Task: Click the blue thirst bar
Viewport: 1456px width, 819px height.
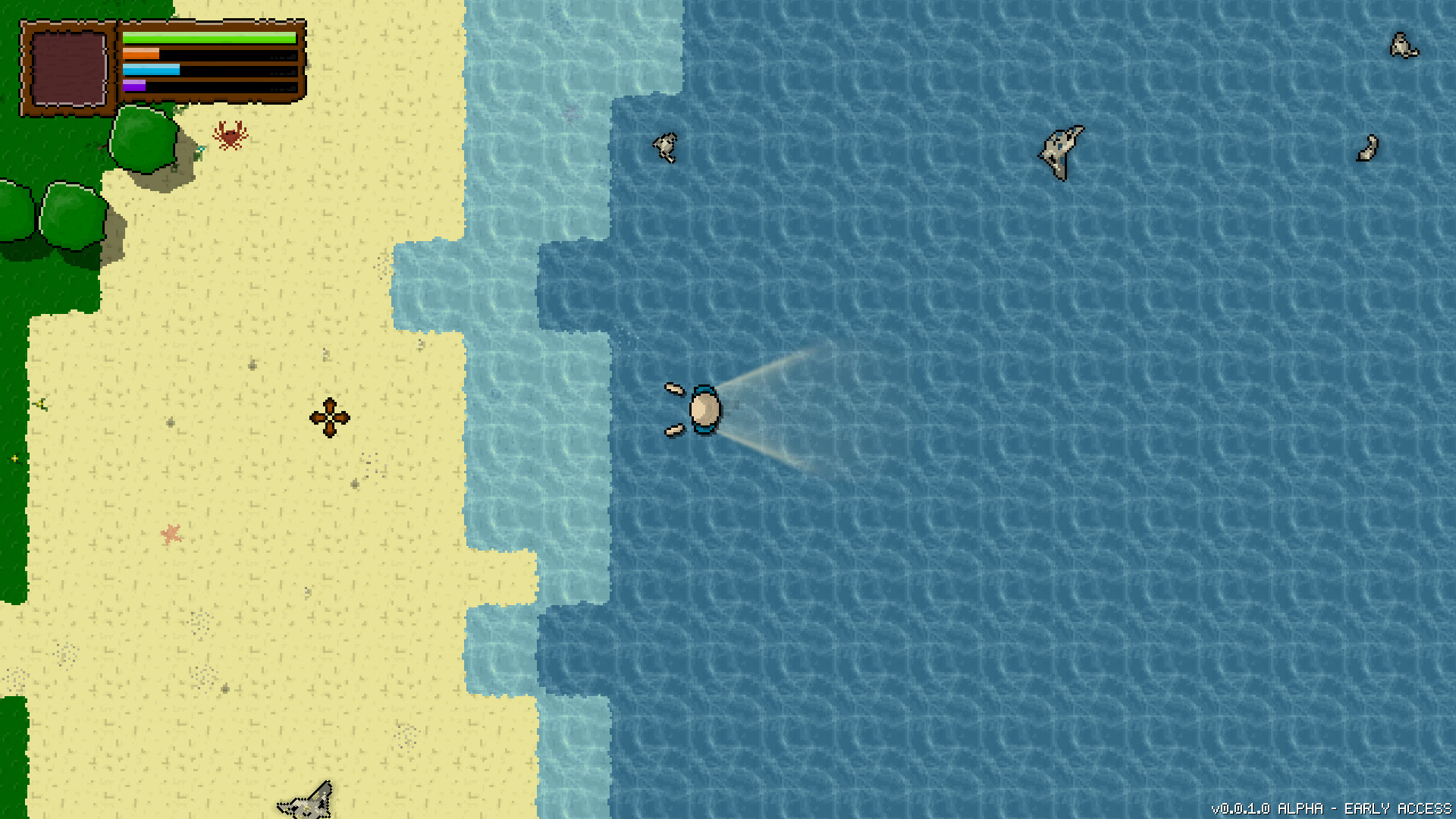Action: click(152, 70)
